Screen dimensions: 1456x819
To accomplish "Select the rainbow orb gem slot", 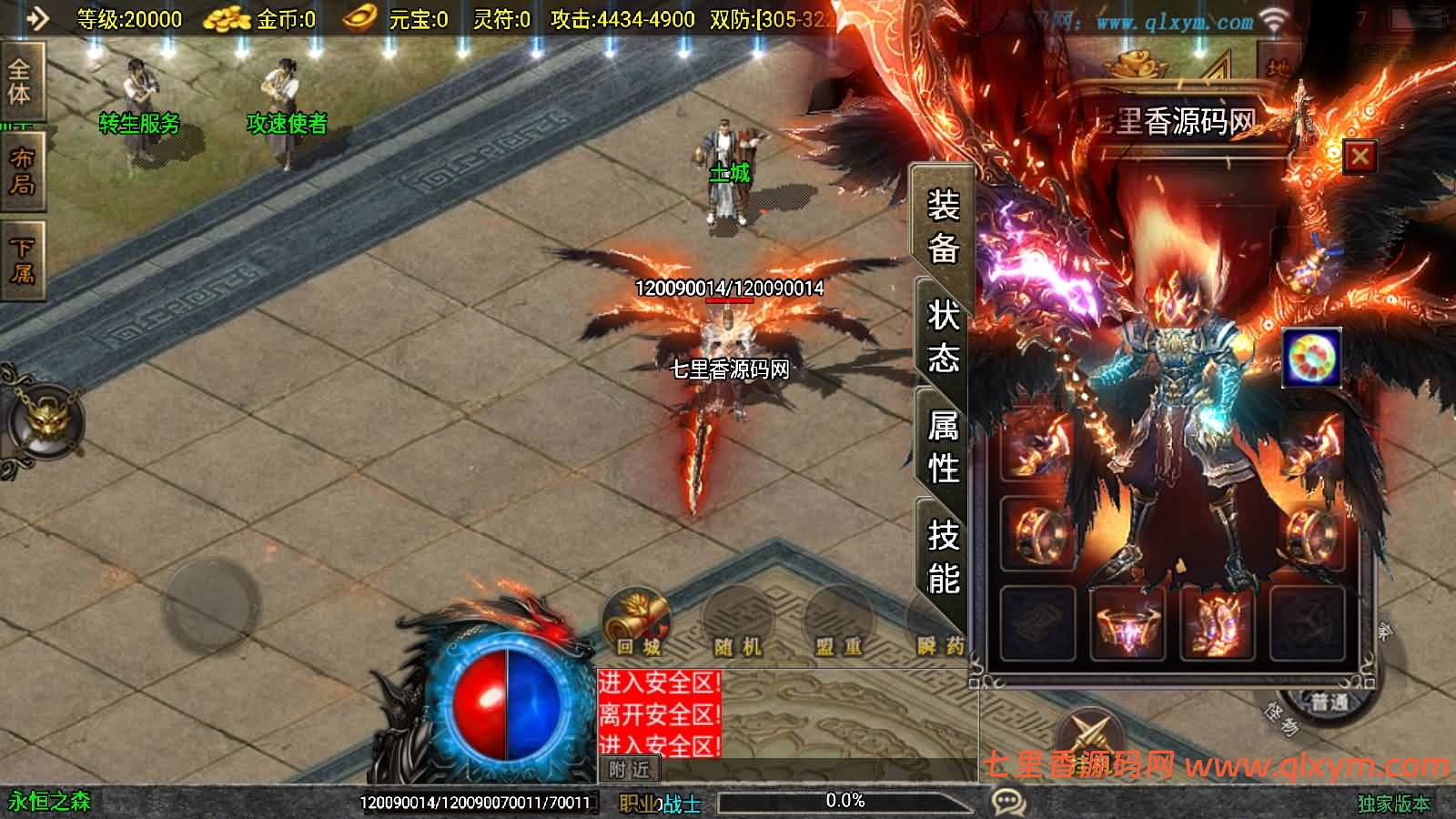I will [1310, 358].
